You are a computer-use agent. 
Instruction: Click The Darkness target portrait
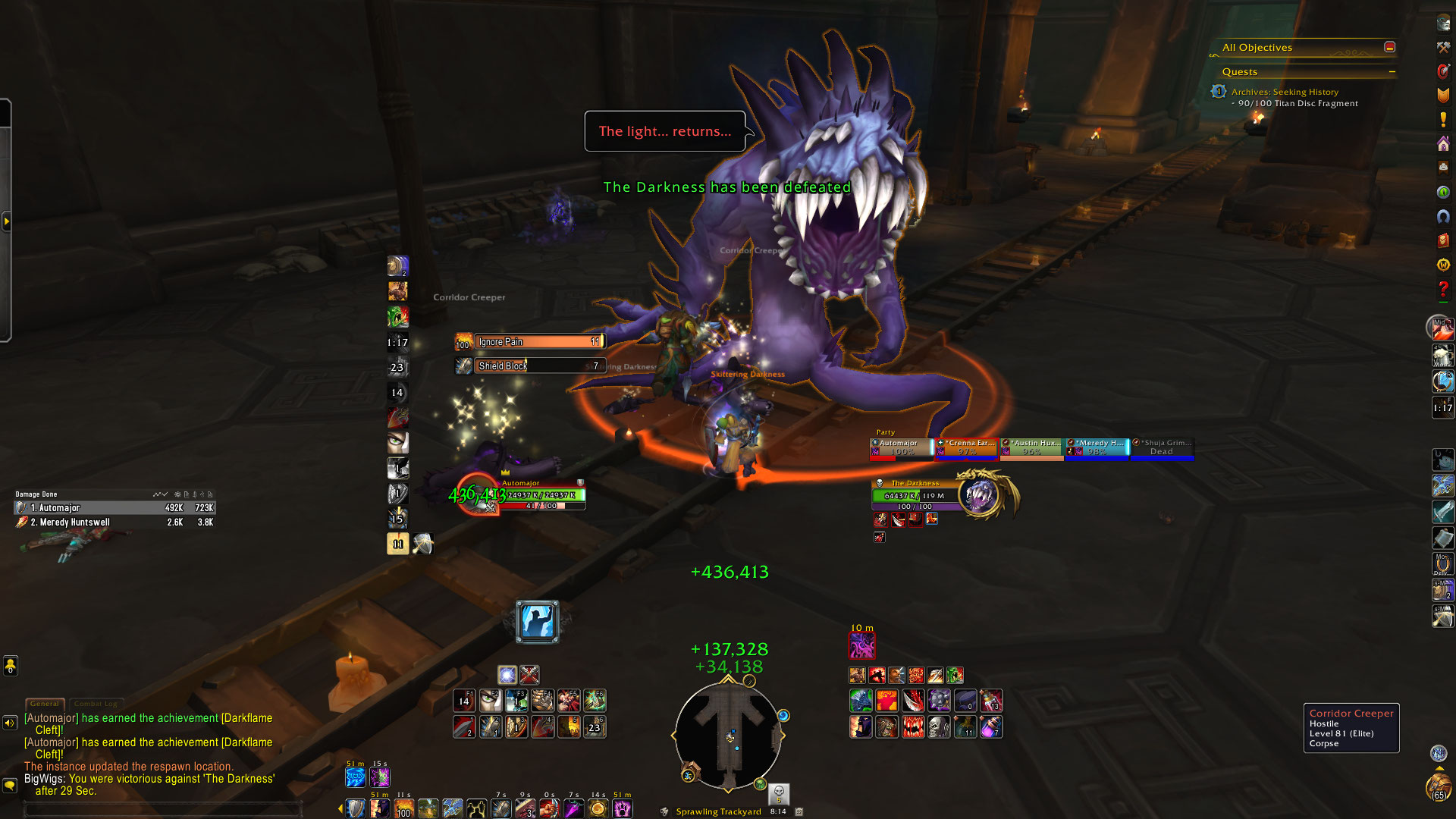pos(980,495)
